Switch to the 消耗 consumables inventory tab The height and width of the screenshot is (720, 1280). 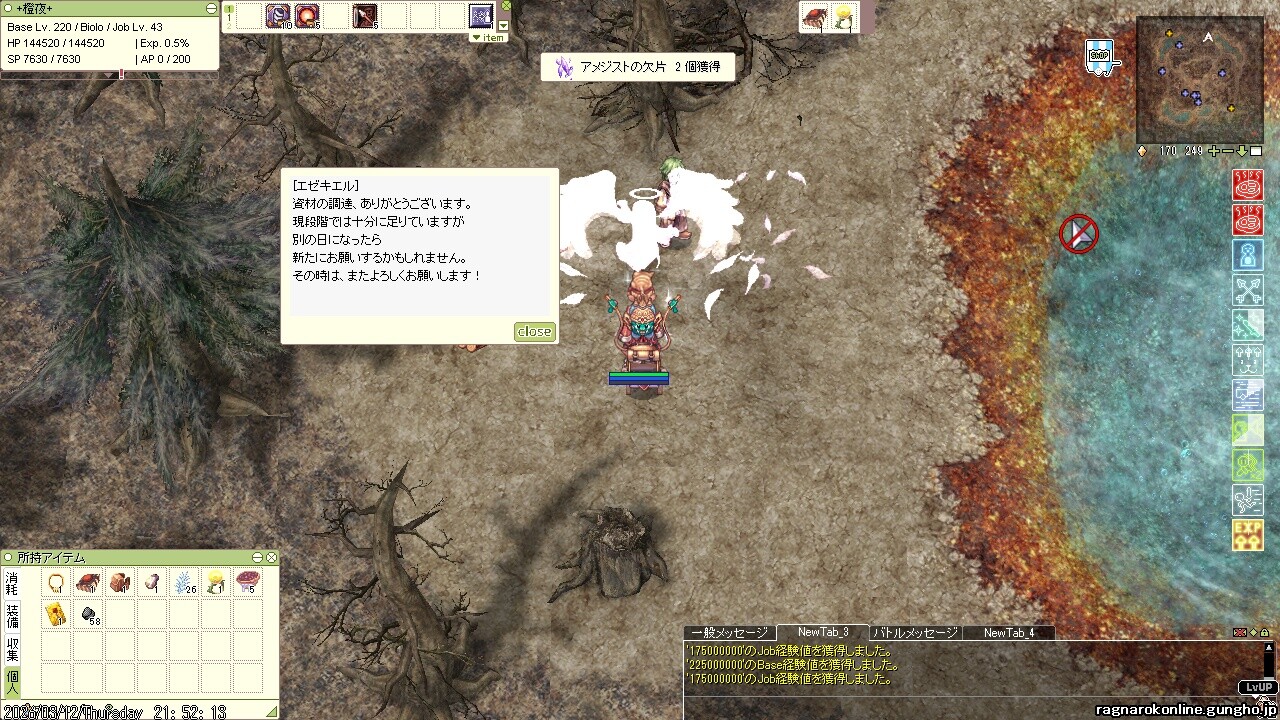12,585
